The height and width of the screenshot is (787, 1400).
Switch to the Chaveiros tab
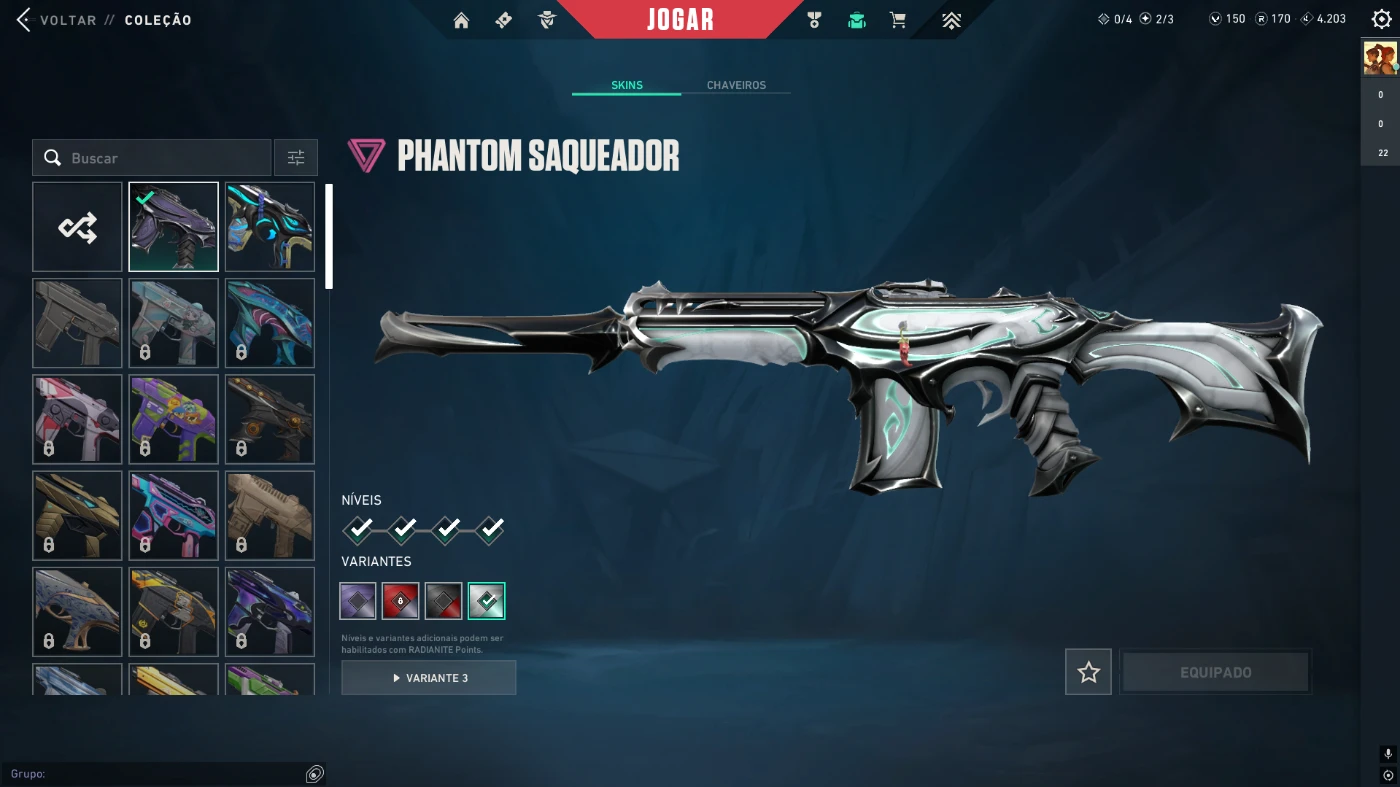click(736, 85)
